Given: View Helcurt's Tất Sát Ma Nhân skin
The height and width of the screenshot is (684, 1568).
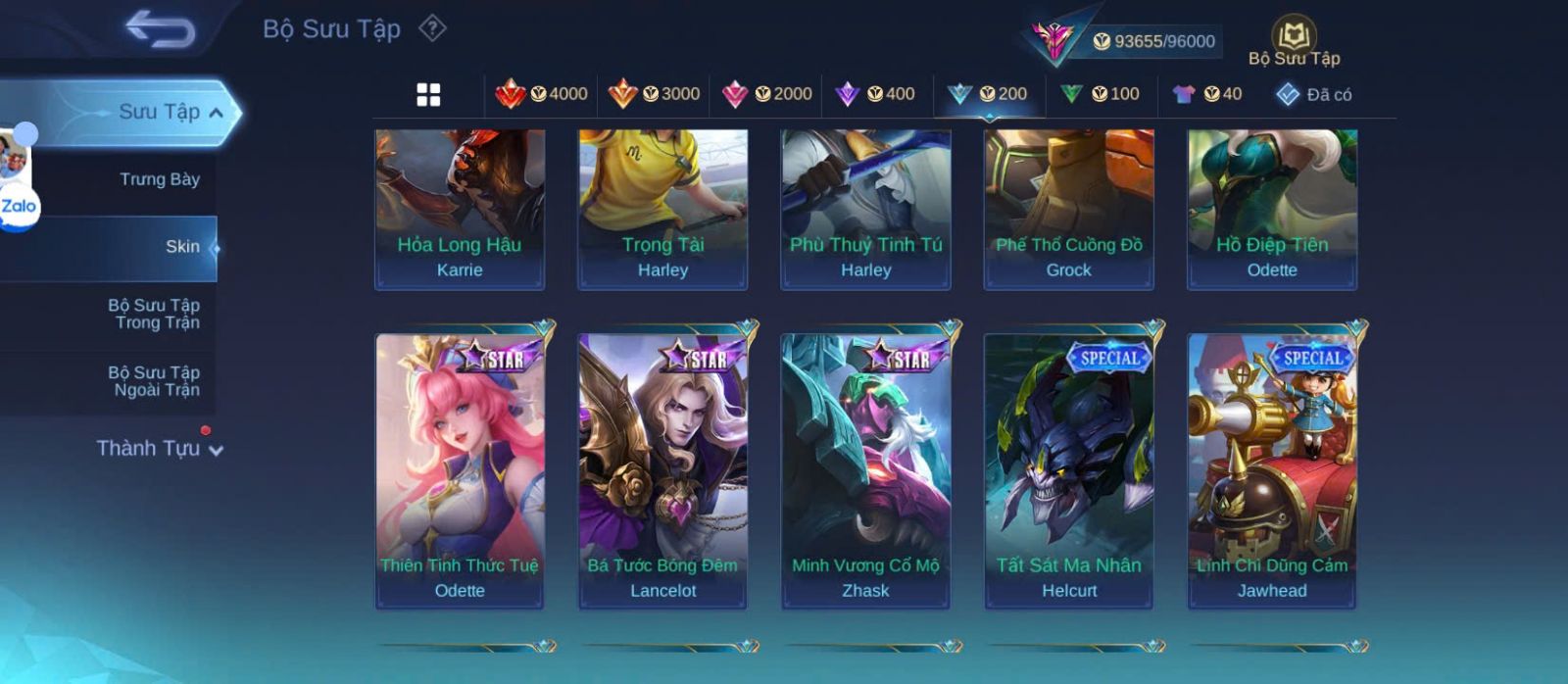Looking at the screenshot, I should pos(1069,470).
